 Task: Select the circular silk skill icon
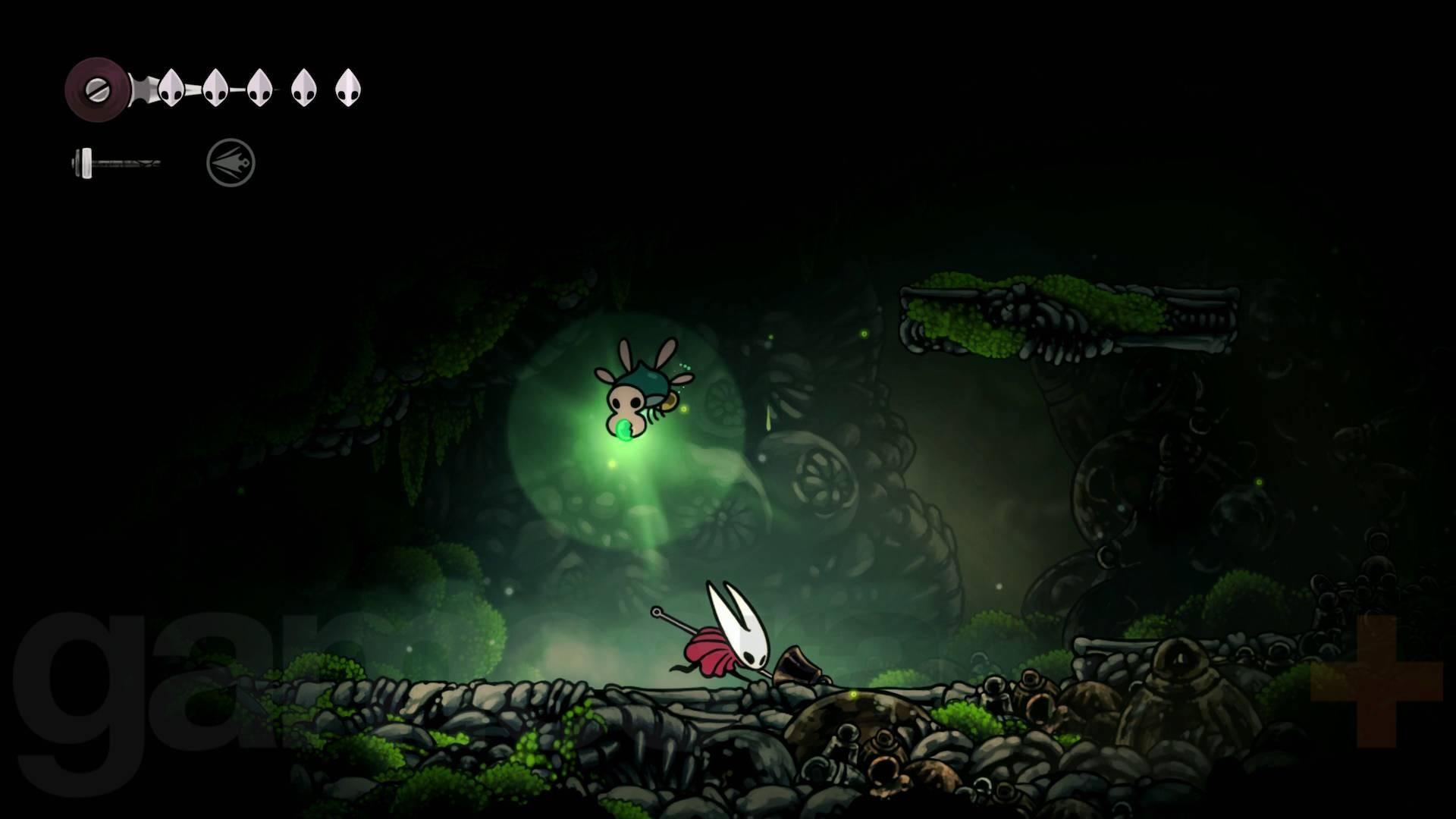[x=231, y=162]
